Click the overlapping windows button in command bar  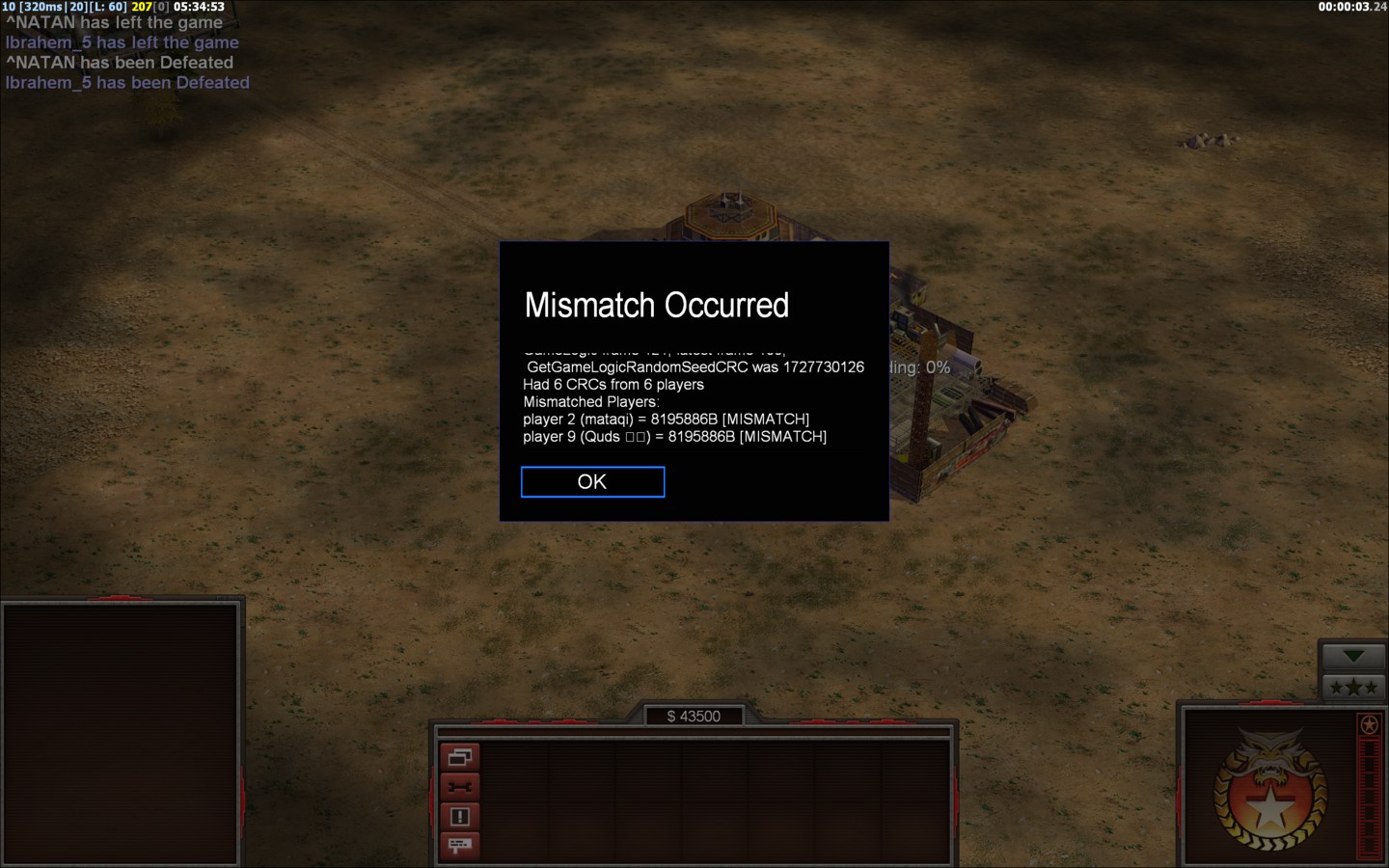(460, 757)
